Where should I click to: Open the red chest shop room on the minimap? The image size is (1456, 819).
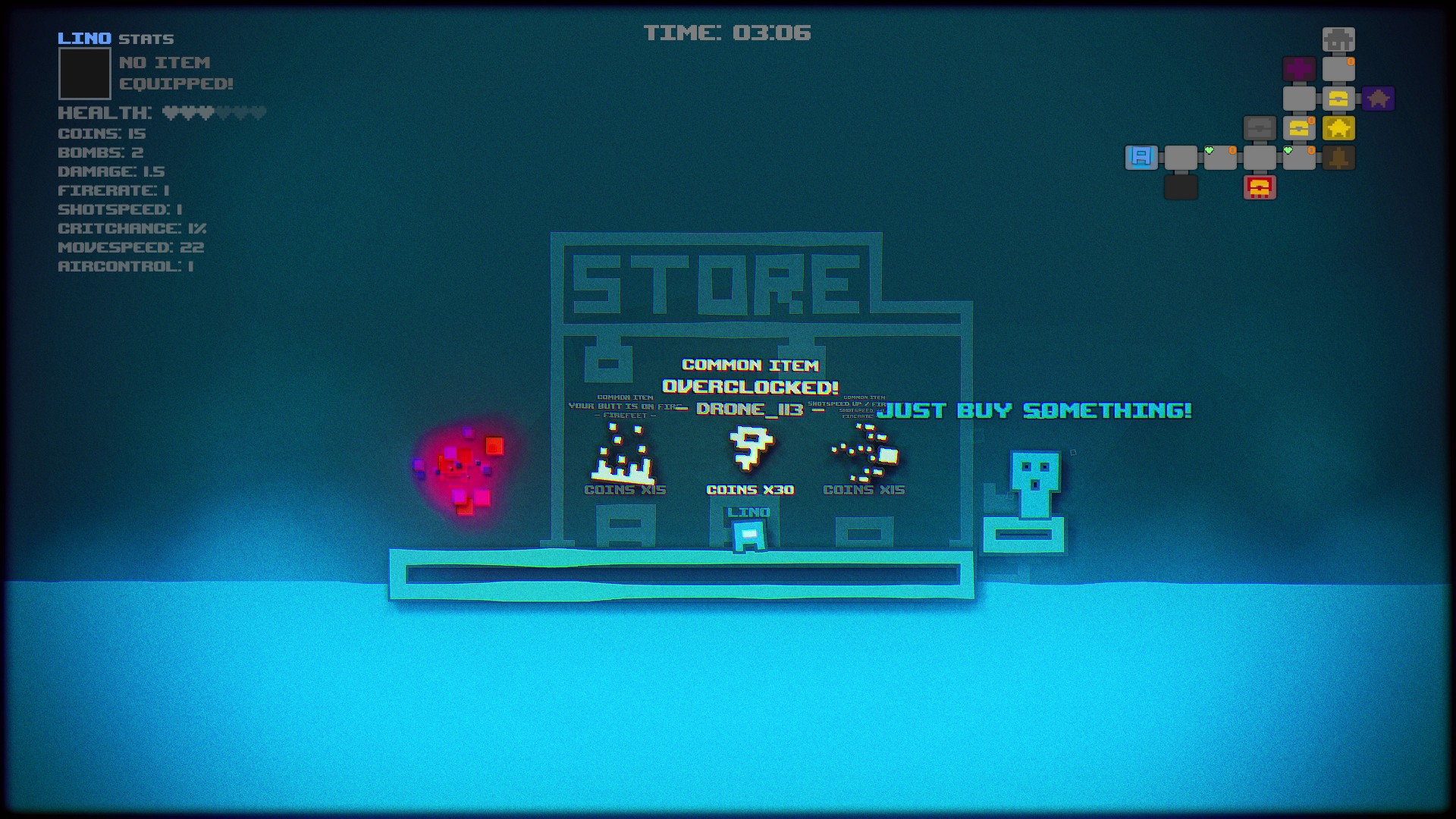[x=1260, y=187]
